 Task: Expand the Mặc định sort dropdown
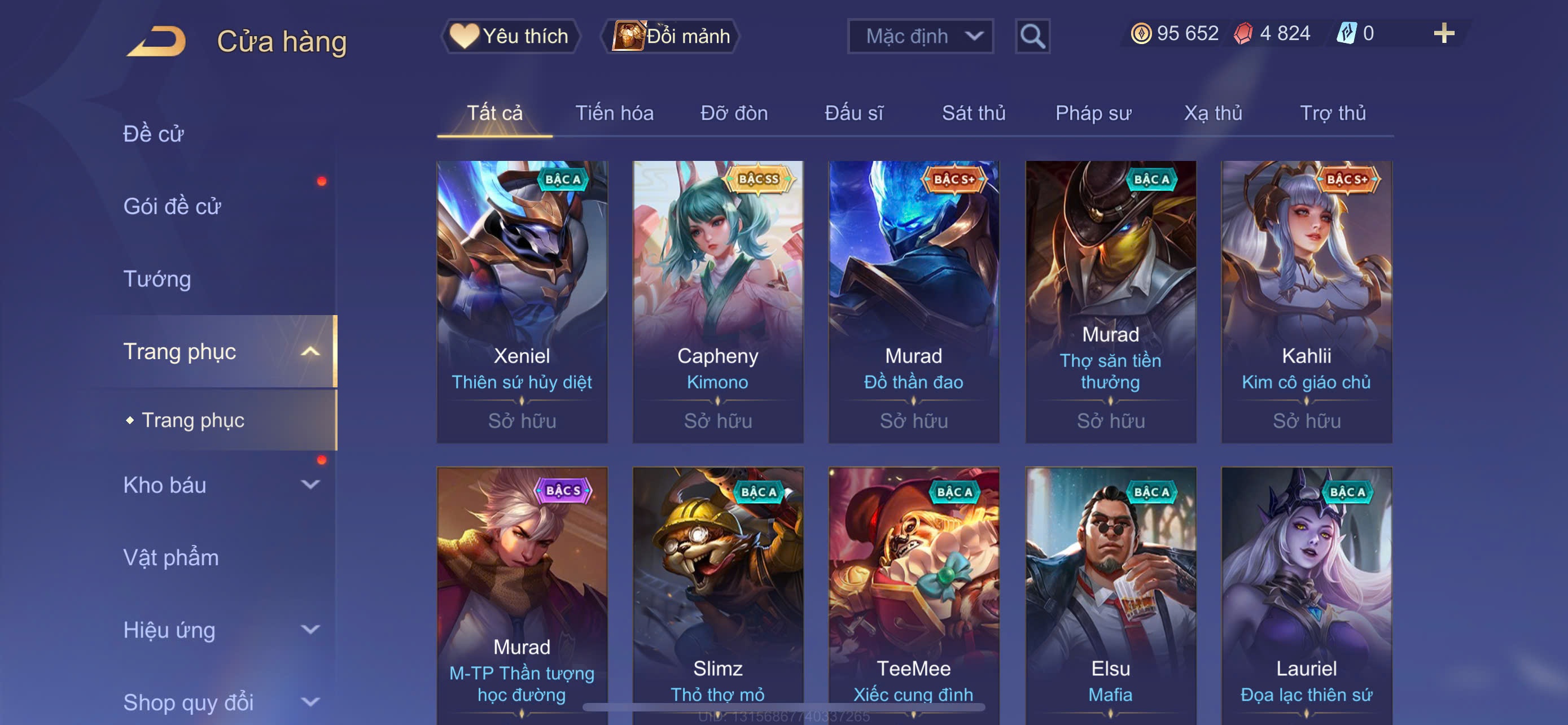[921, 37]
